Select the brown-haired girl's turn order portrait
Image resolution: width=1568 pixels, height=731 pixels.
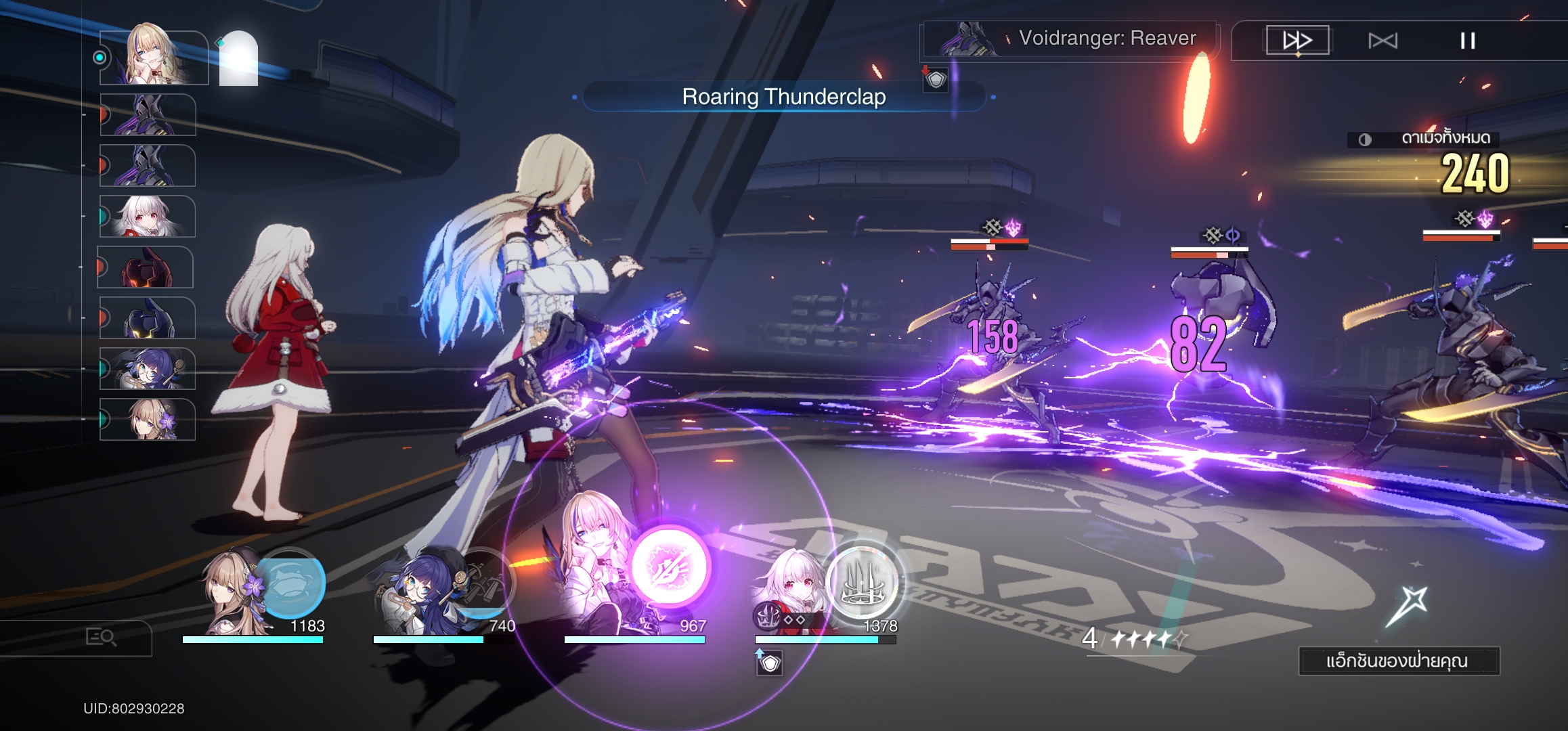tap(147, 420)
